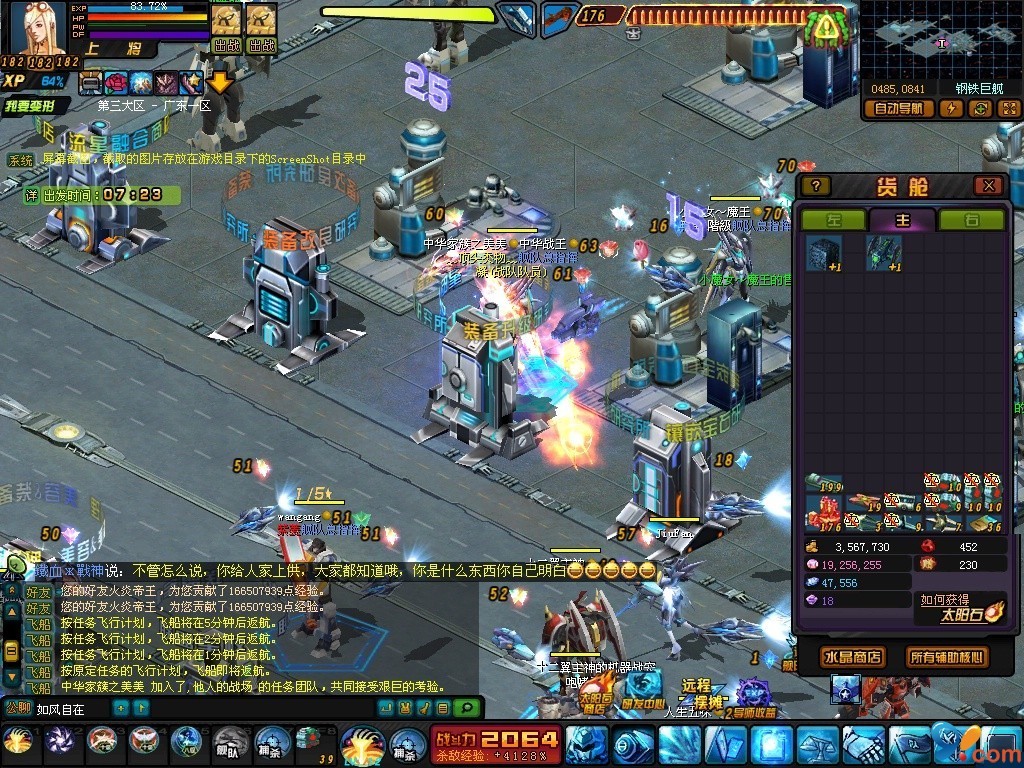Select the green mech part item
Screen dimensions: 1024x768
click(883, 253)
